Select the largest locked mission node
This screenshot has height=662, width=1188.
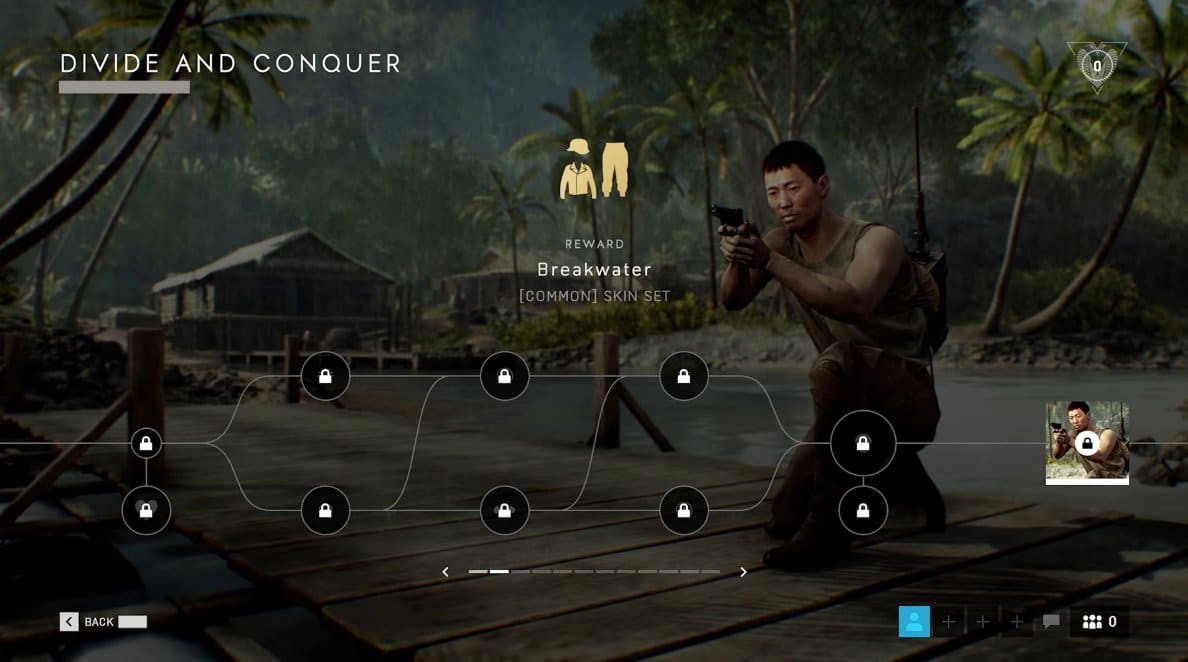click(863, 443)
